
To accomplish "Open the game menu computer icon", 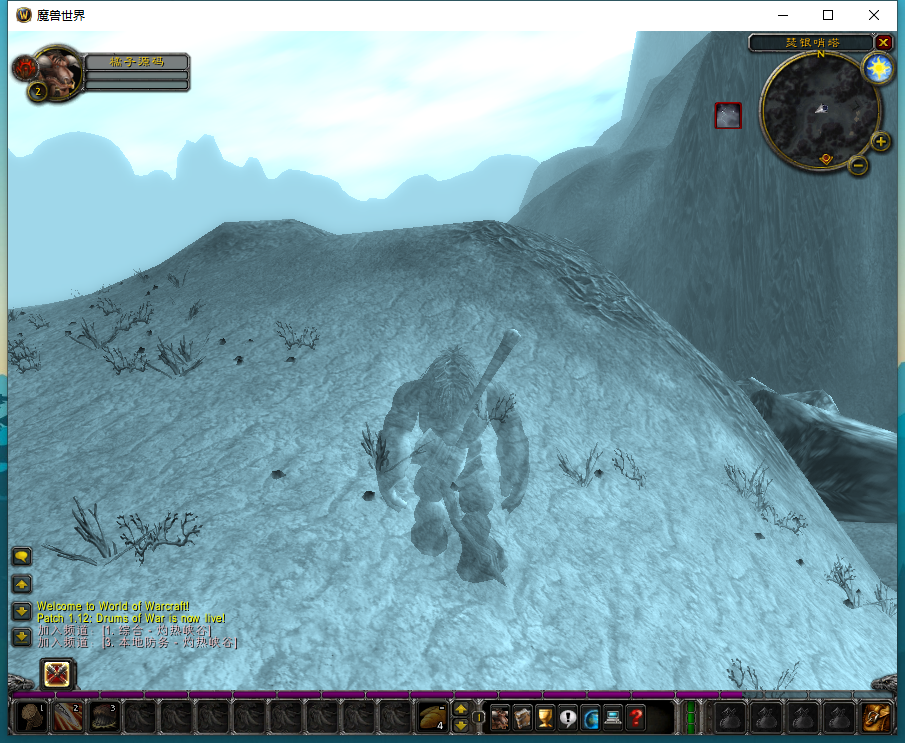I will (x=613, y=717).
